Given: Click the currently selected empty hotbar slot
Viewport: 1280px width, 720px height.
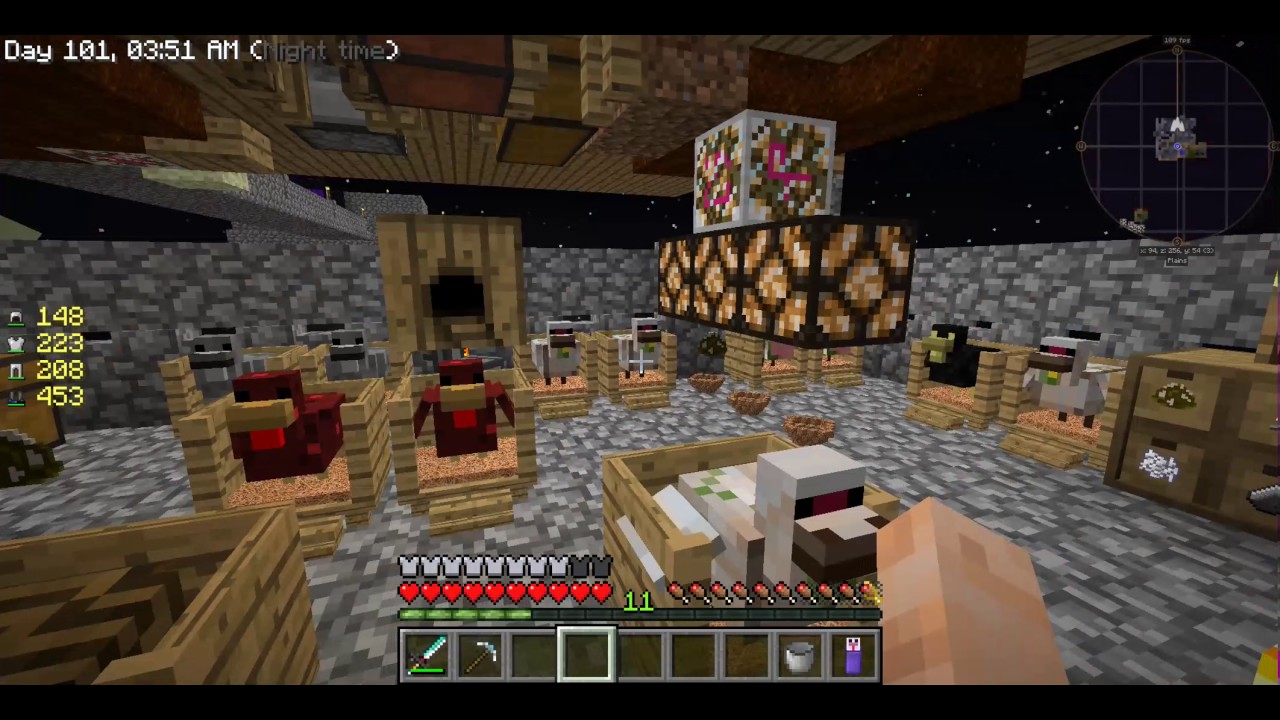Looking at the screenshot, I should (x=586, y=654).
